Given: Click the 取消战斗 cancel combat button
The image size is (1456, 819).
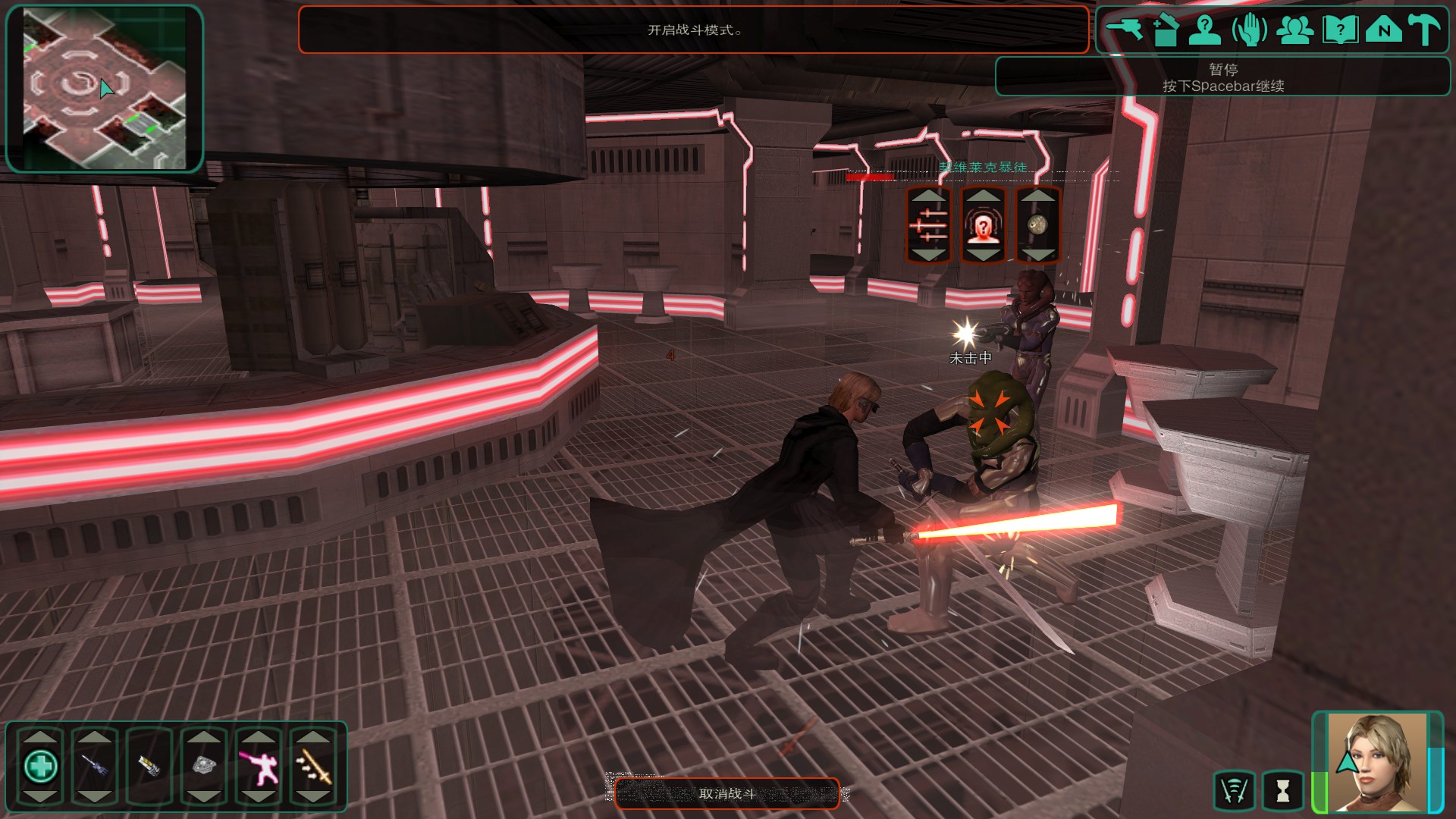Looking at the screenshot, I should tap(726, 793).
